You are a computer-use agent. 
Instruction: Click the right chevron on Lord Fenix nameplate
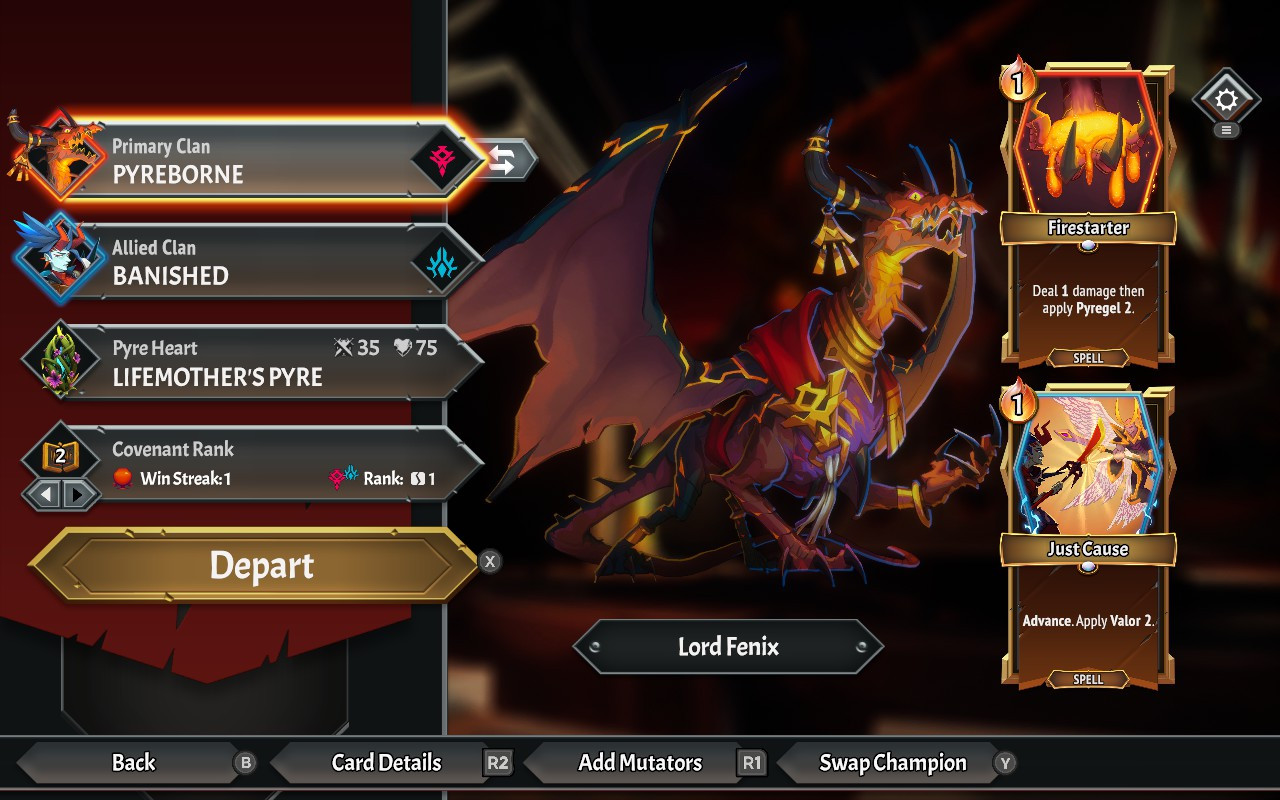click(861, 647)
